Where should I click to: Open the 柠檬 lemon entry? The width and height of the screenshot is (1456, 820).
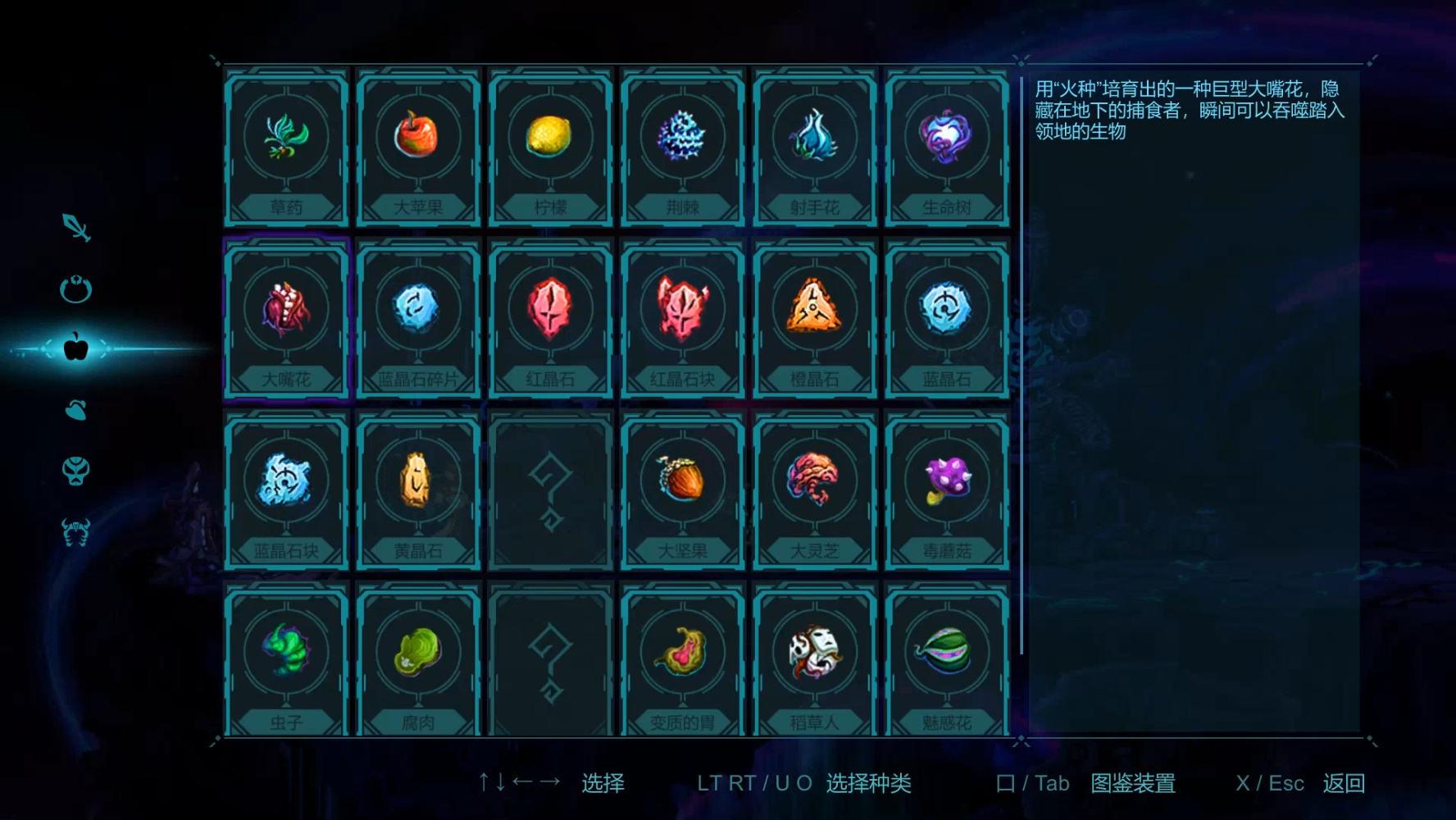(x=550, y=146)
